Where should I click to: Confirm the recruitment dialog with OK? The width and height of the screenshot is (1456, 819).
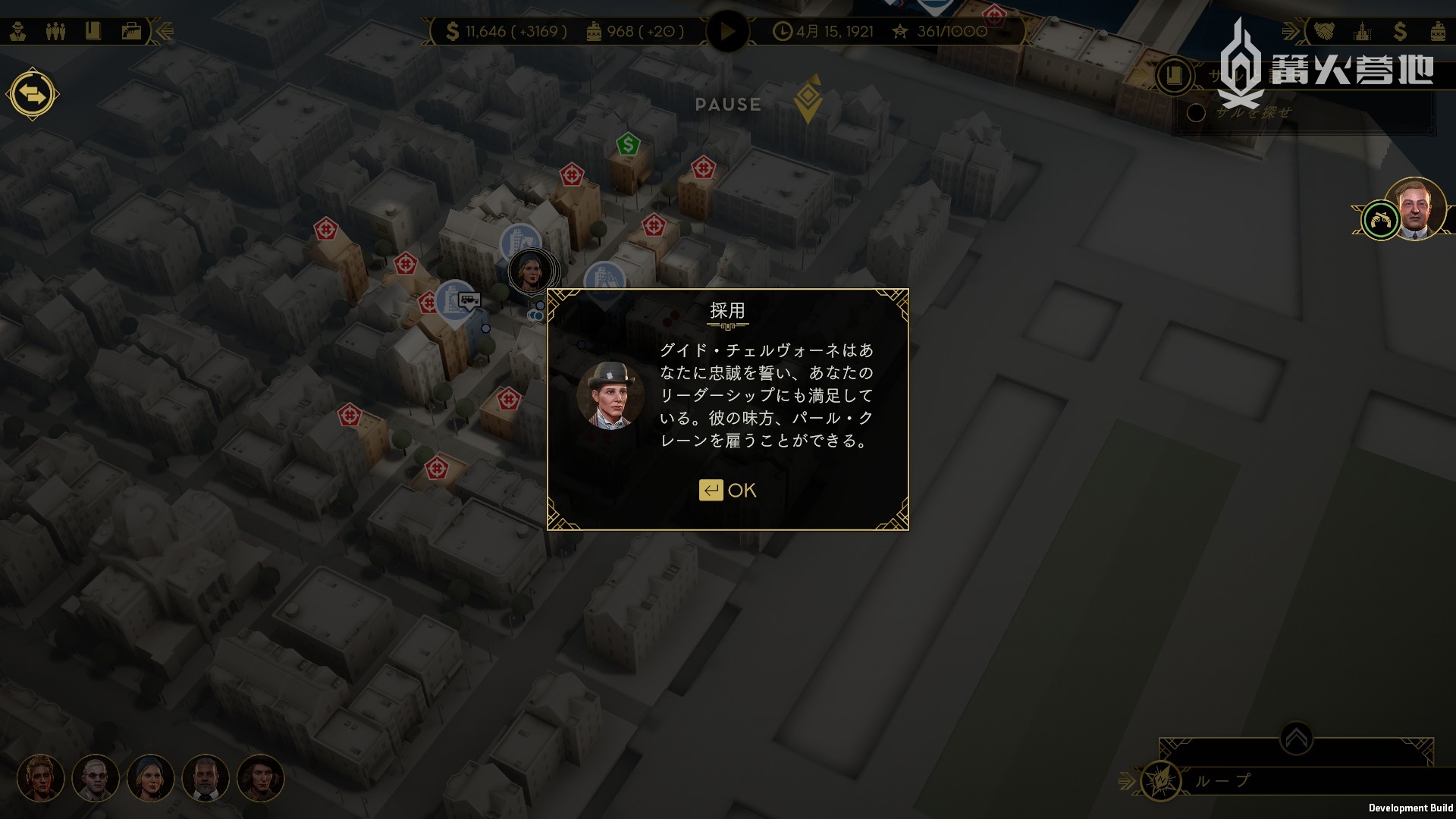[x=727, y=491]
